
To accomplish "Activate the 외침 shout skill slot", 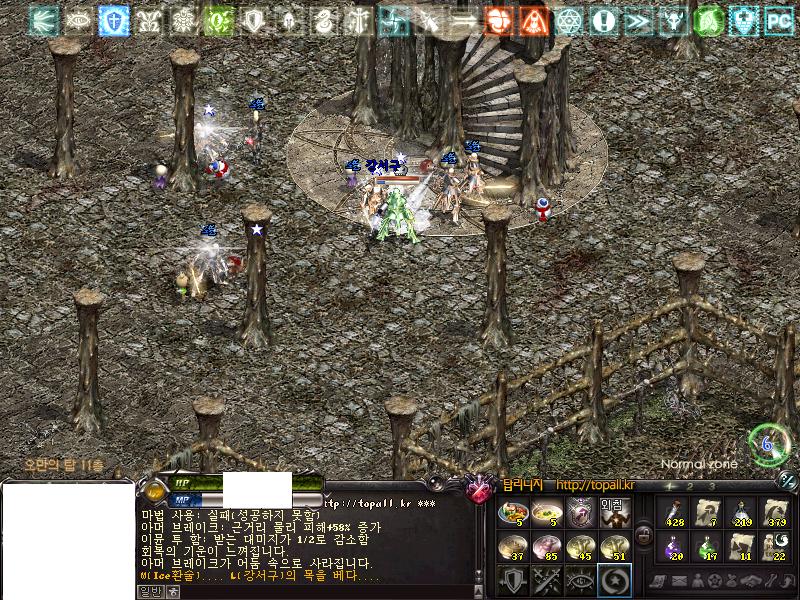I will pos(614,513).
